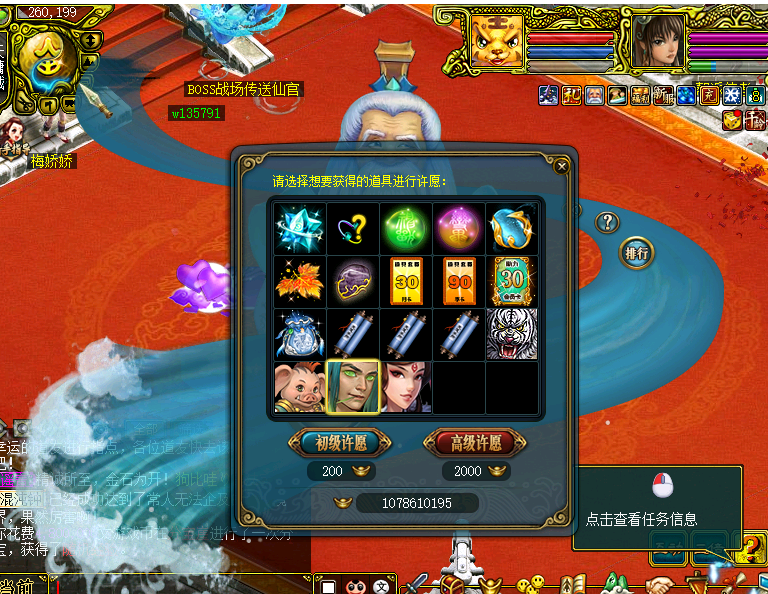Click the tiger pet portrait
This screenshot has width=768, height=594.
[497, 42]
